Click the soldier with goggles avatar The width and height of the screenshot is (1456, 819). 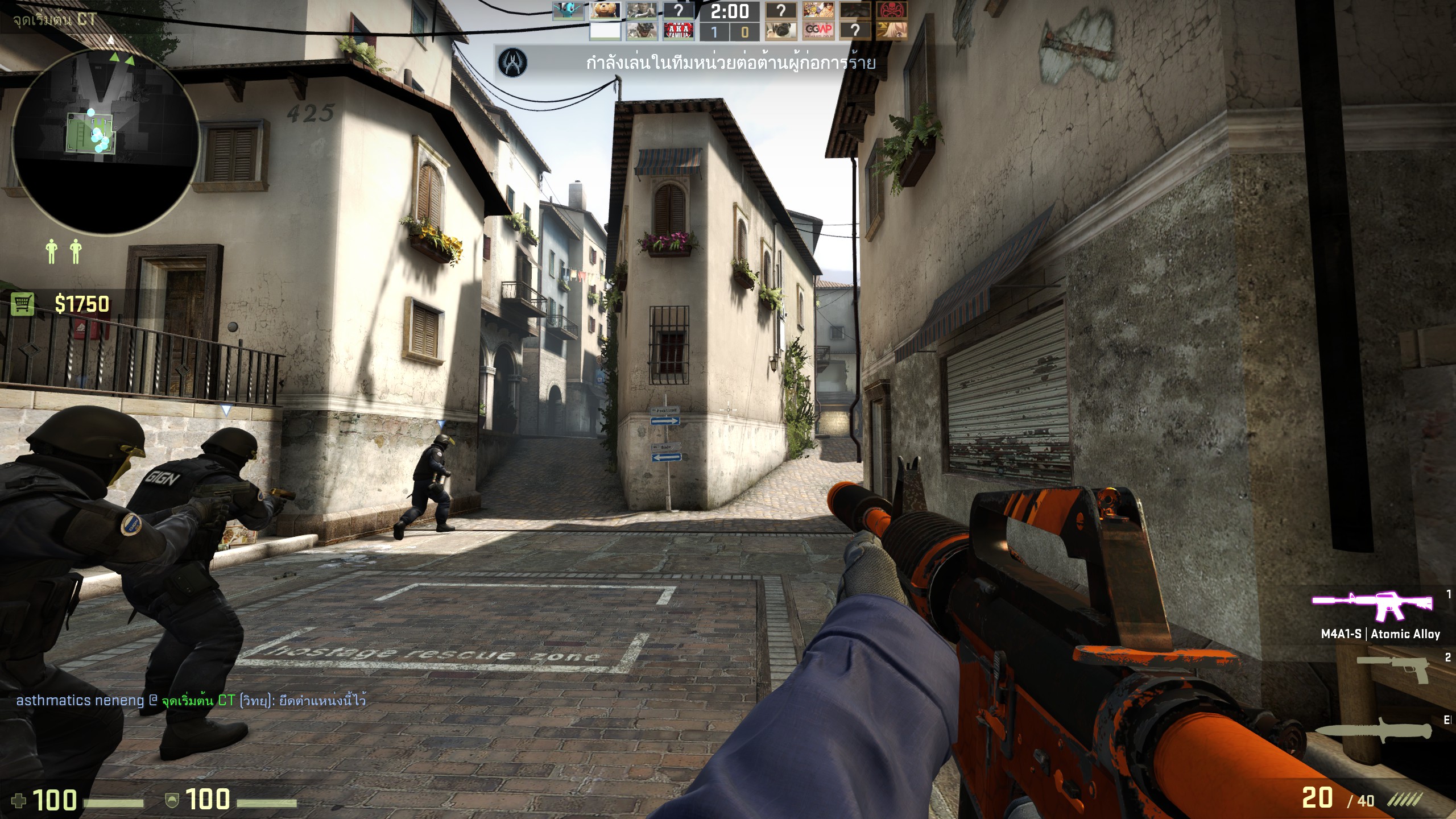(642, 31)
